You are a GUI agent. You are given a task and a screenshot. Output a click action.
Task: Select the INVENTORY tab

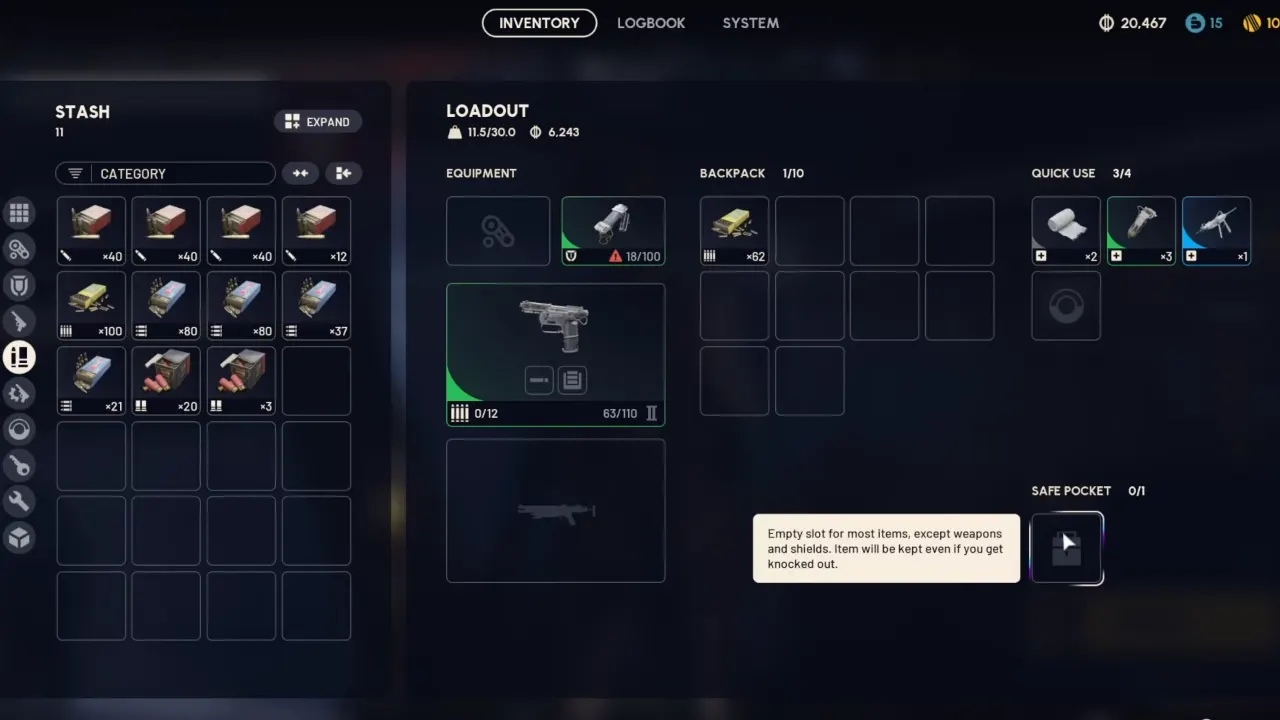539,23
